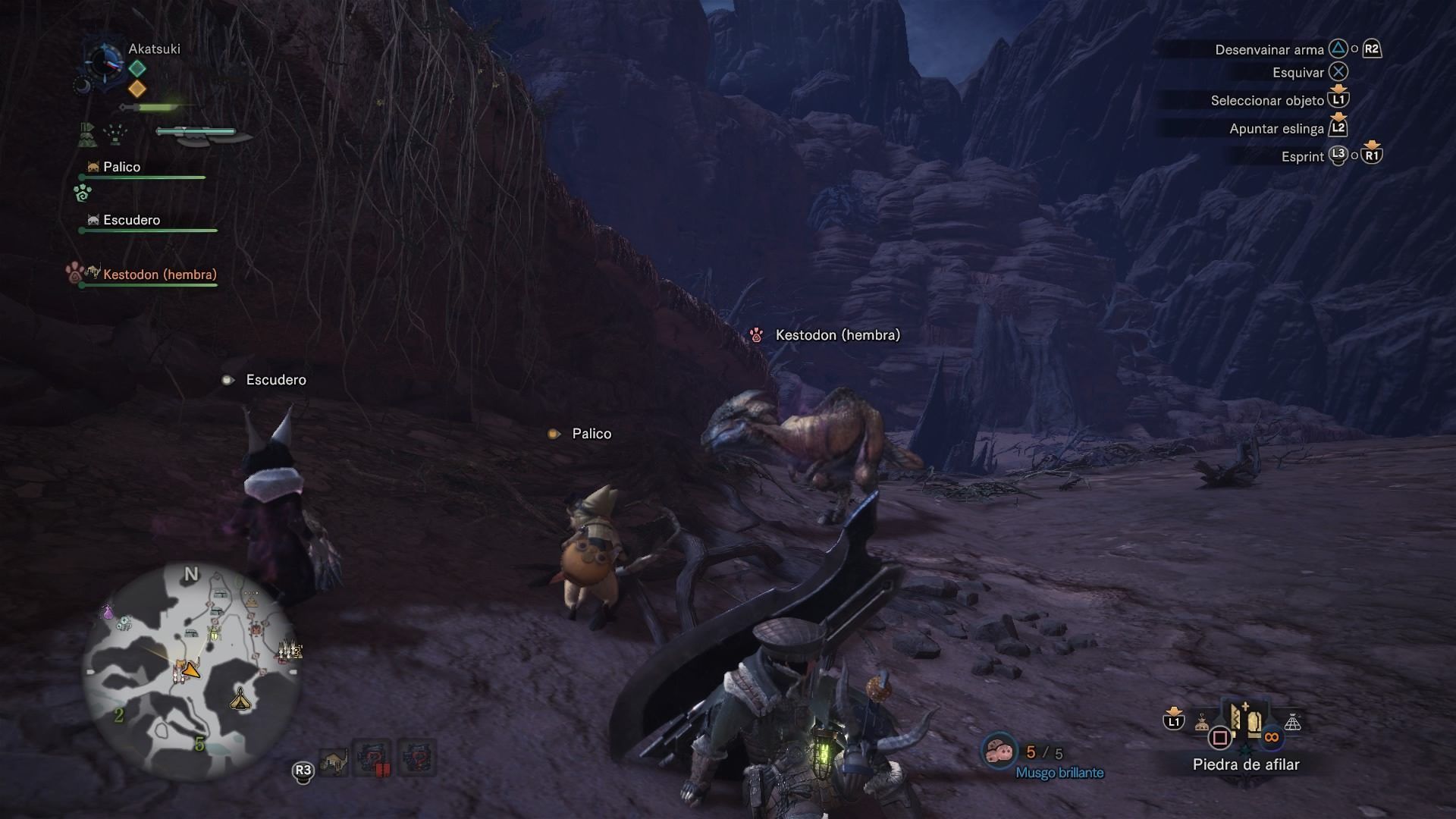Click the orange player arrow on minimap
Viewport: 1456px width, 819px height.
coord(191,670)
